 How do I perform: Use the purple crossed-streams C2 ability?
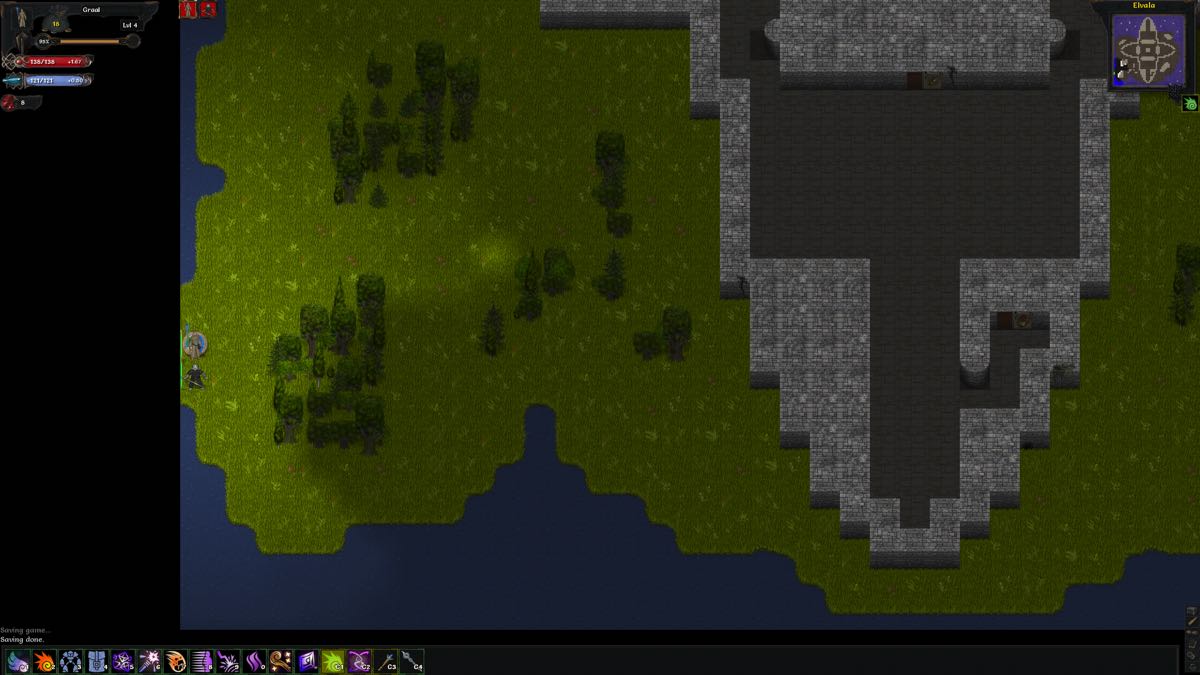pos(359,661)
